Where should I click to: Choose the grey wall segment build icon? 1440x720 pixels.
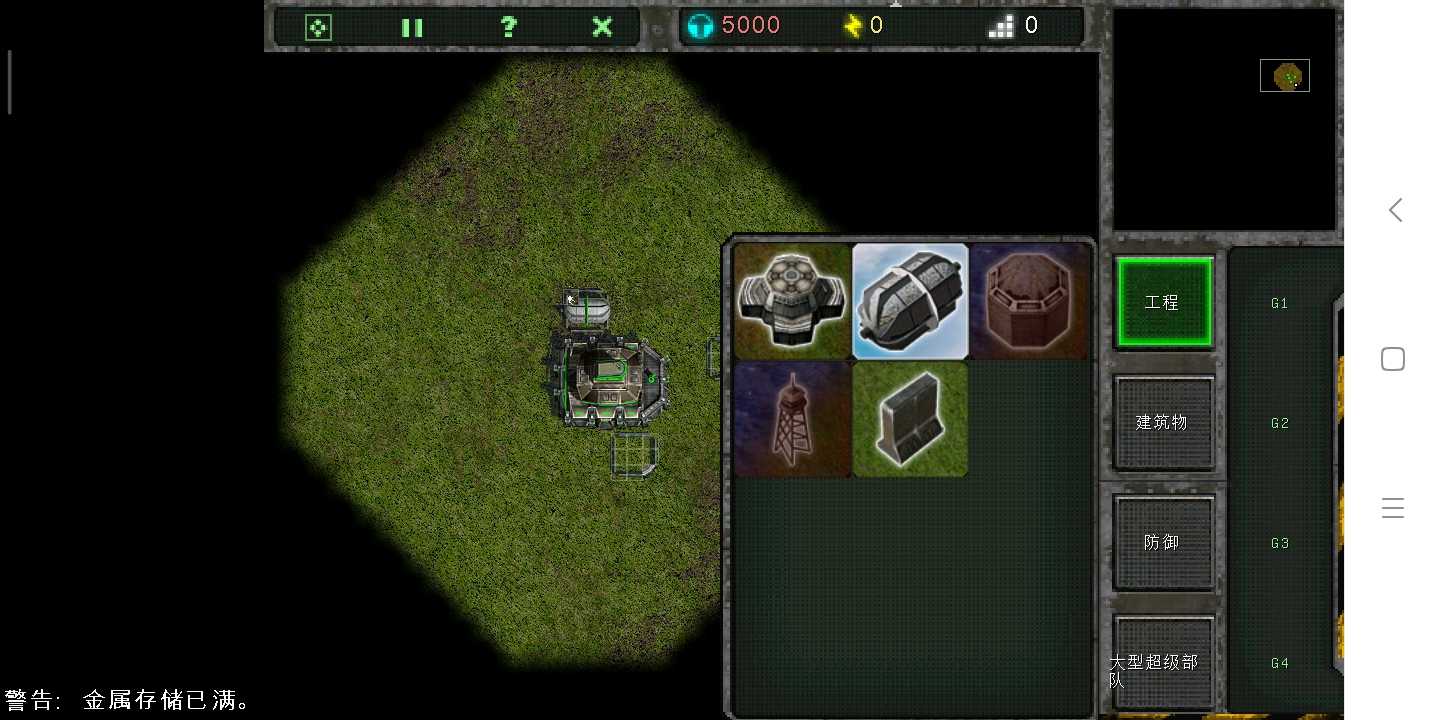point(910,419)
